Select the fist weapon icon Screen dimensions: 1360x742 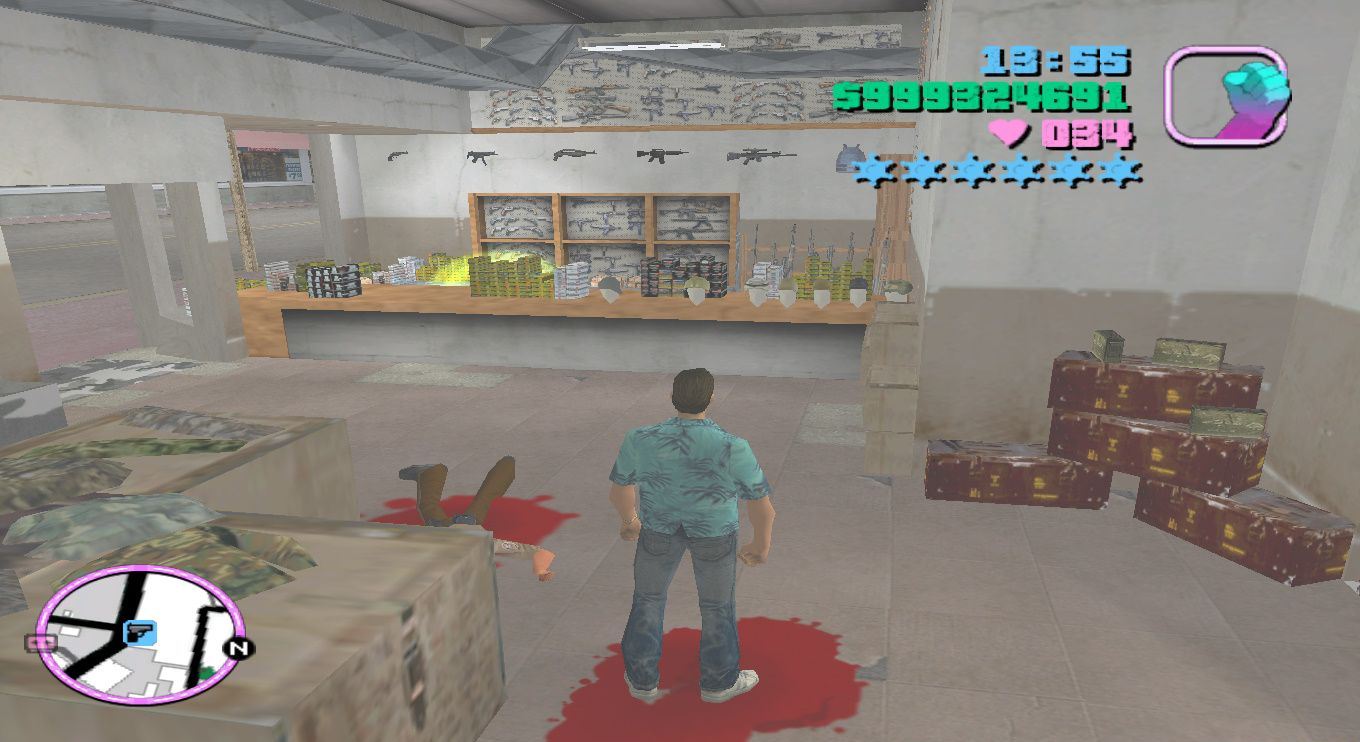pyautogui.click(x=1226, y=97)
